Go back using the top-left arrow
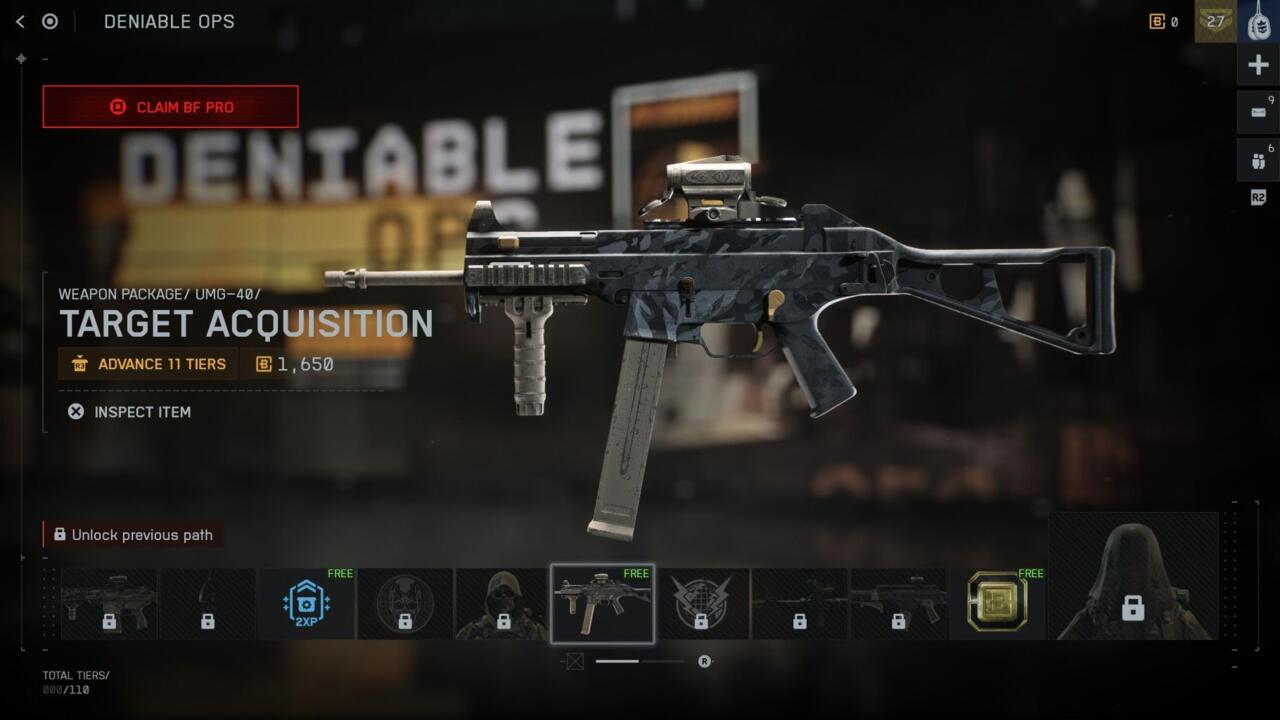 20,21
